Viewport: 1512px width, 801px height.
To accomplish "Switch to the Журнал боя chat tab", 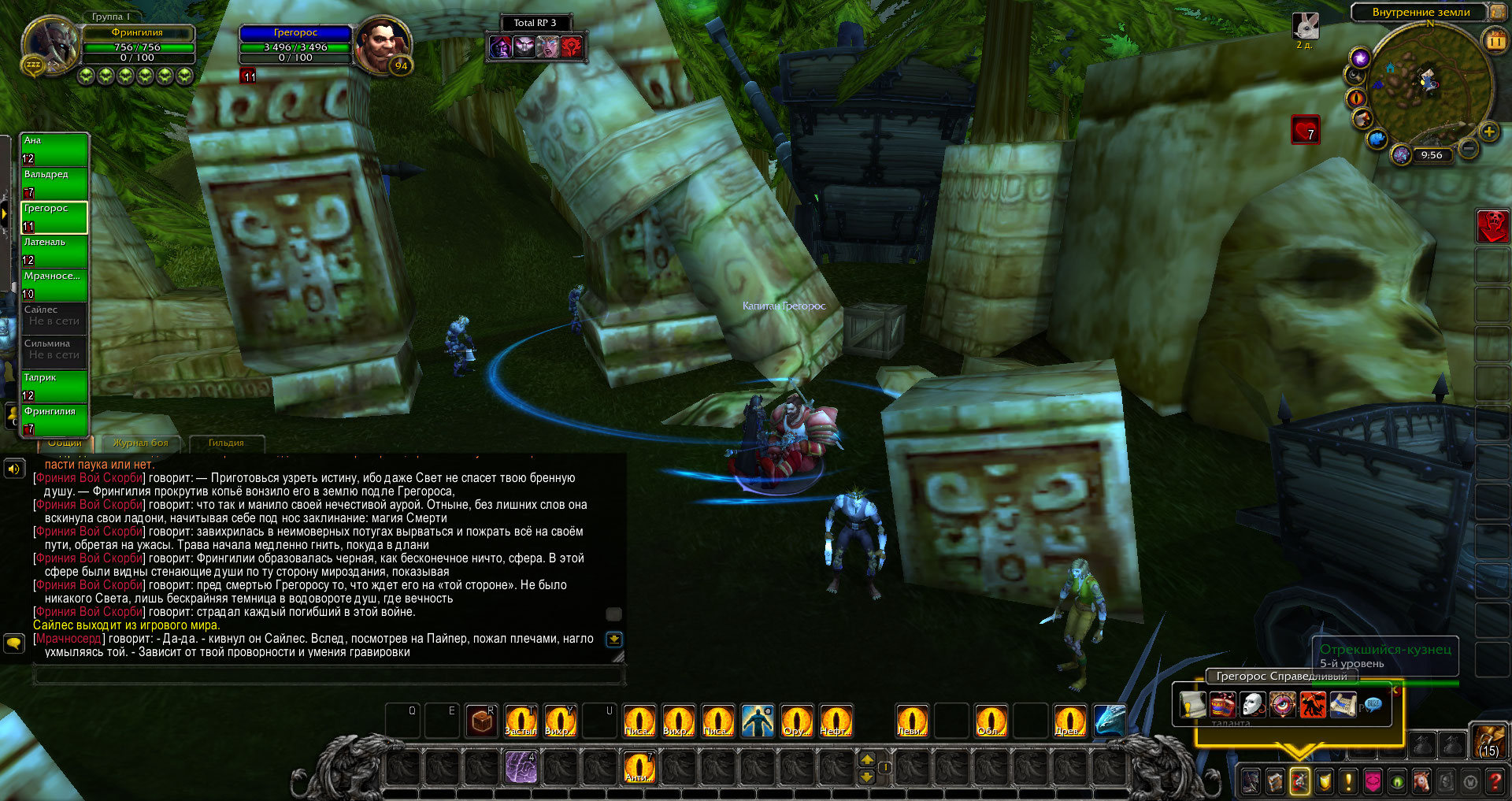I will pos(140,443).
